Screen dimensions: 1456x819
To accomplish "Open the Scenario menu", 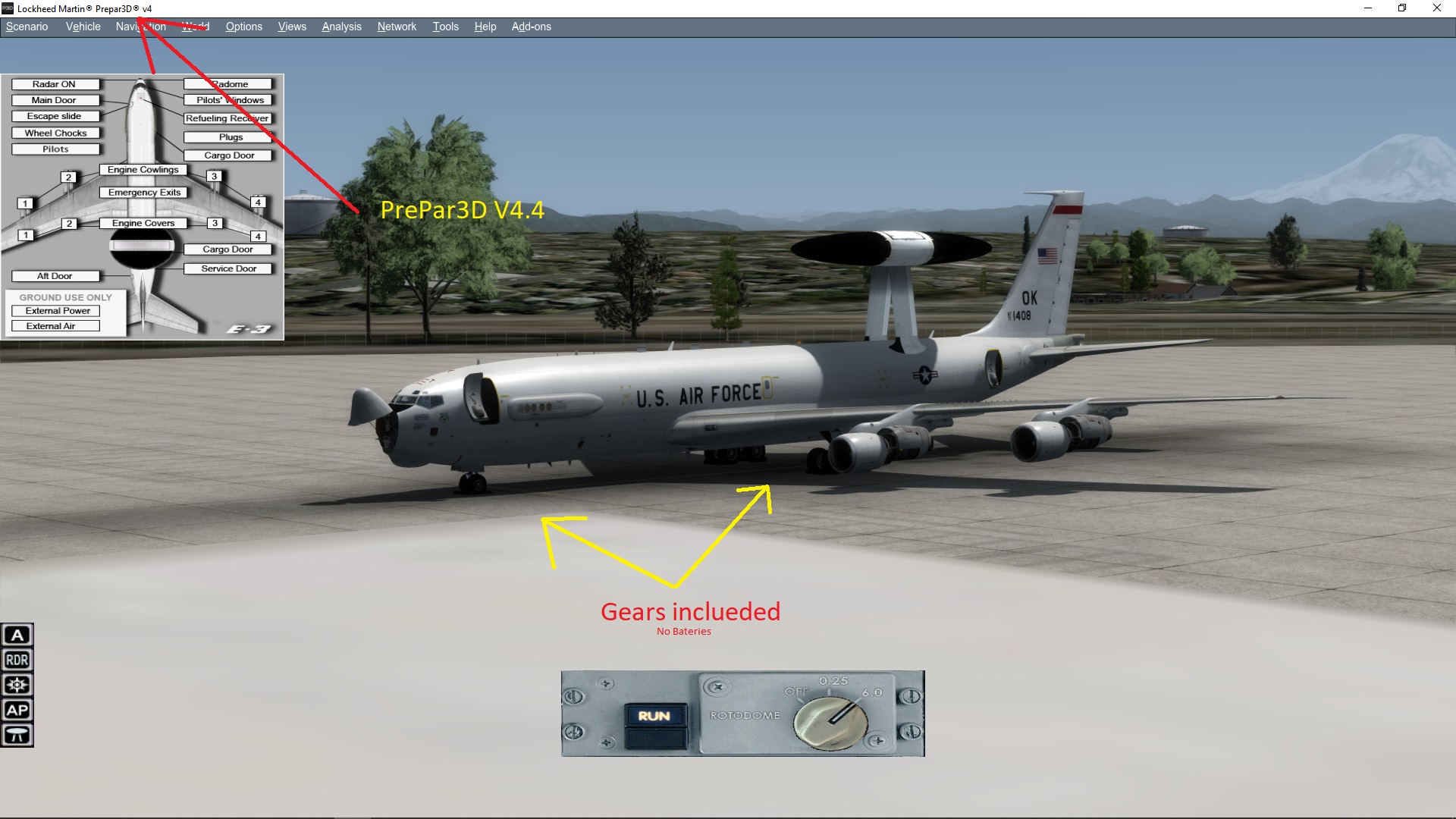I will tap(27, 27).
